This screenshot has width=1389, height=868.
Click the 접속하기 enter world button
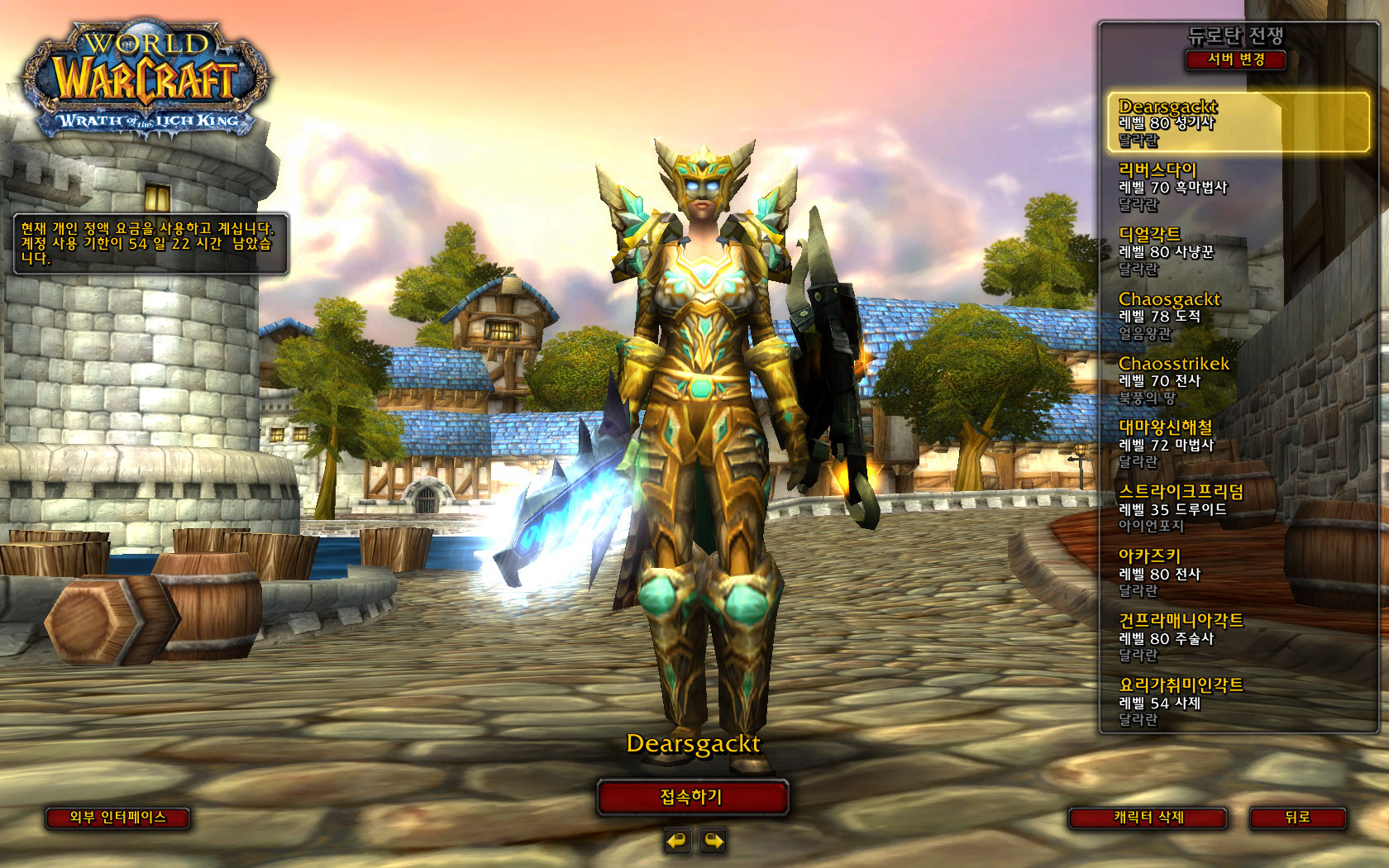point(692,798)
